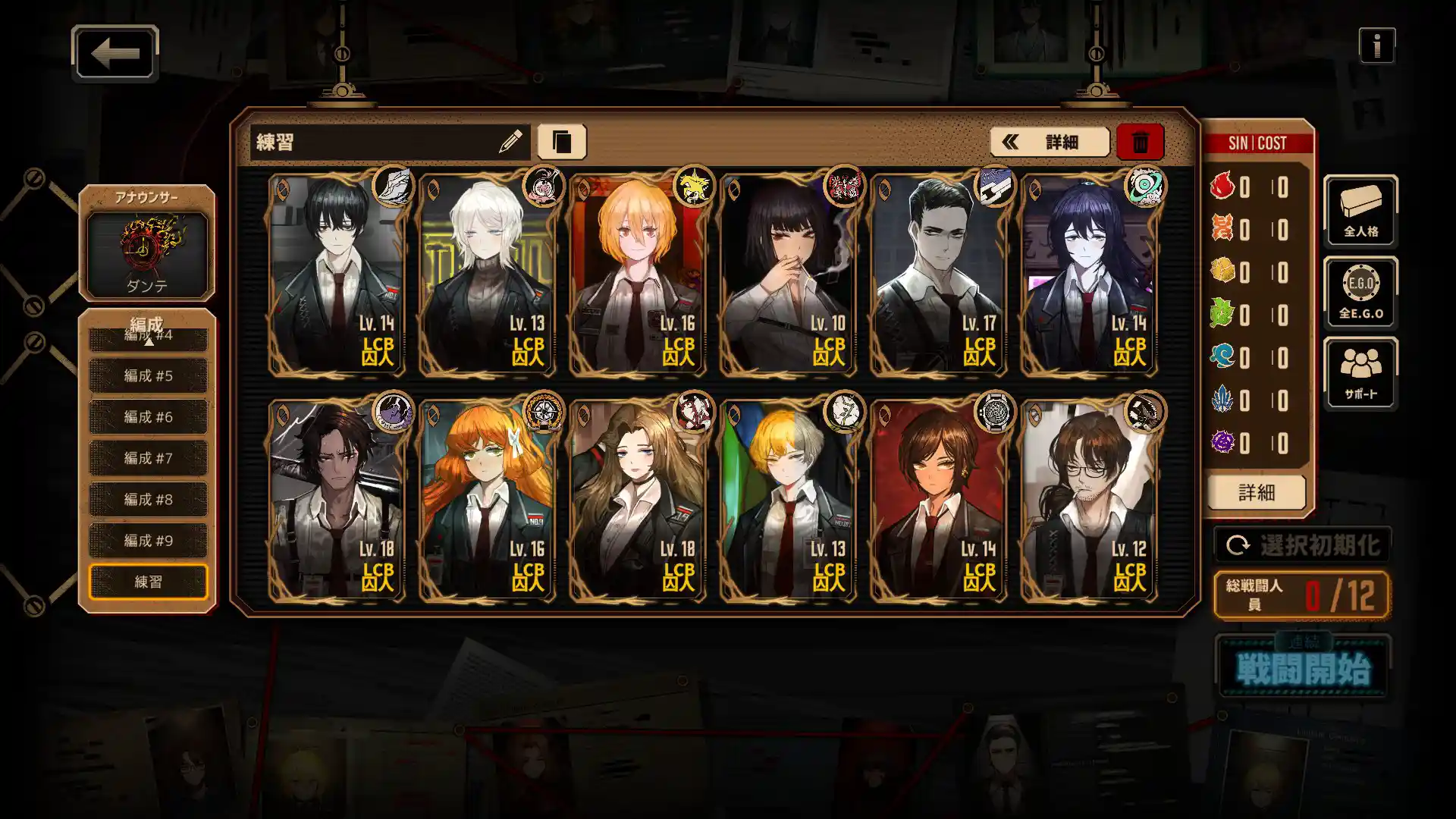The image size is (1456, 819).
Task: Show SIN cost 詳細 details
Action: click(1256, 493)
